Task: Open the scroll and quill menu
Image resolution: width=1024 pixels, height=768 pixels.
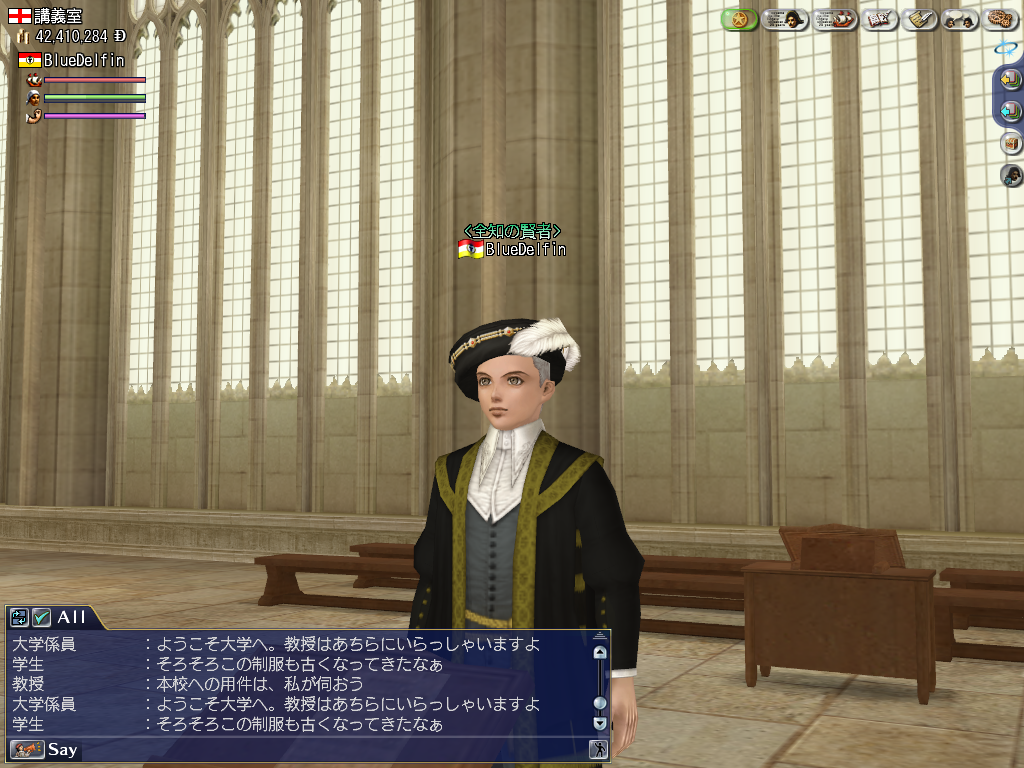Action: tap(920, 19)
